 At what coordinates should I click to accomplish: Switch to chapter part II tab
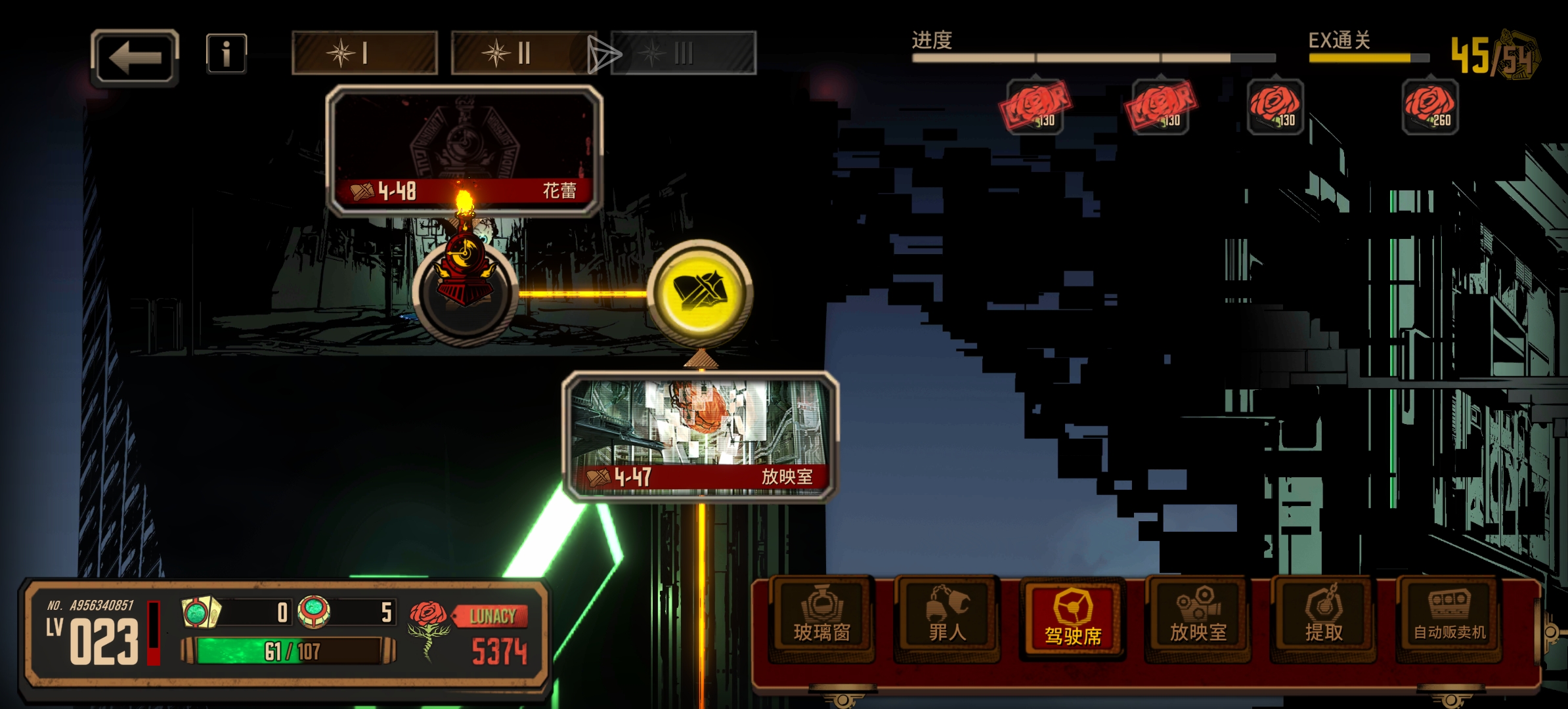(x=523, y=53)
